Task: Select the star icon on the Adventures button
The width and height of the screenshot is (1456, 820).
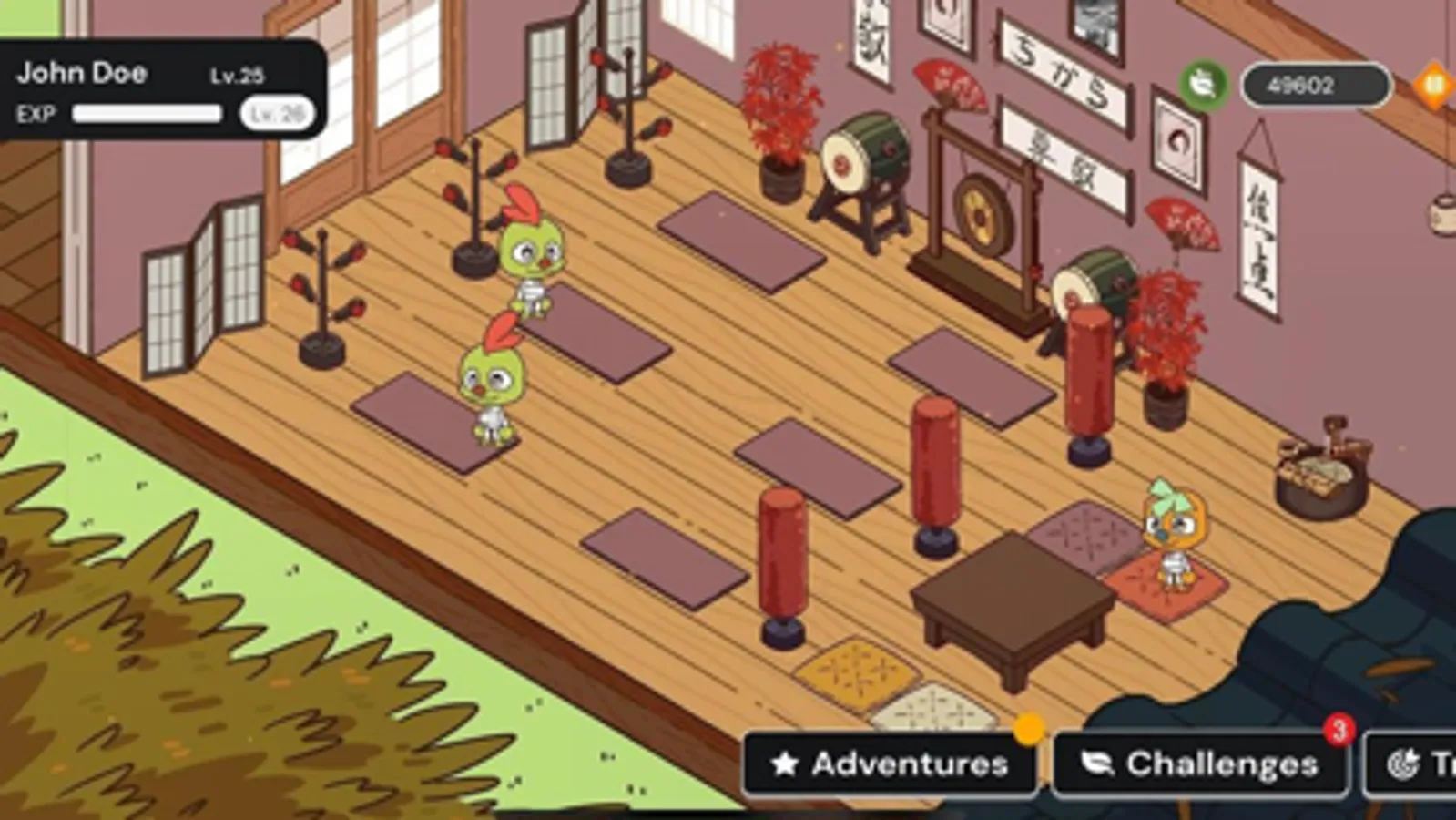Action: tap(785, 764)
